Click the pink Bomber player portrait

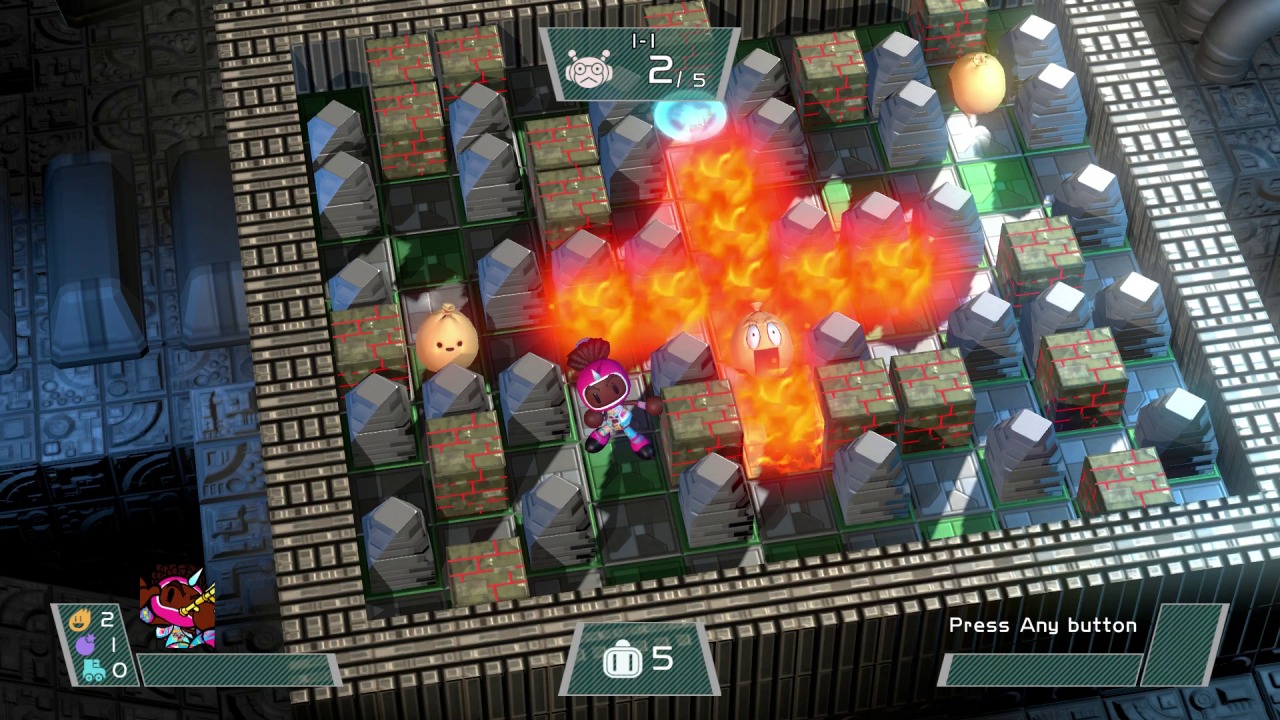178,608
